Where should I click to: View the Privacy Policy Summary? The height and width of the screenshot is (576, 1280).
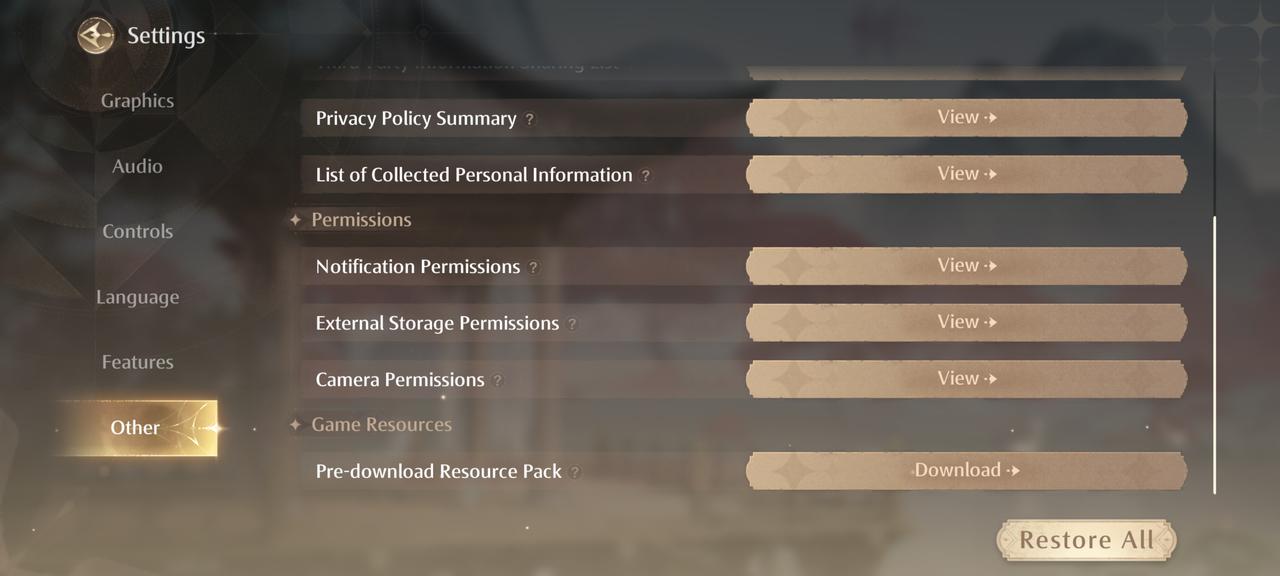pyautogui.click(x=966, y=118)
